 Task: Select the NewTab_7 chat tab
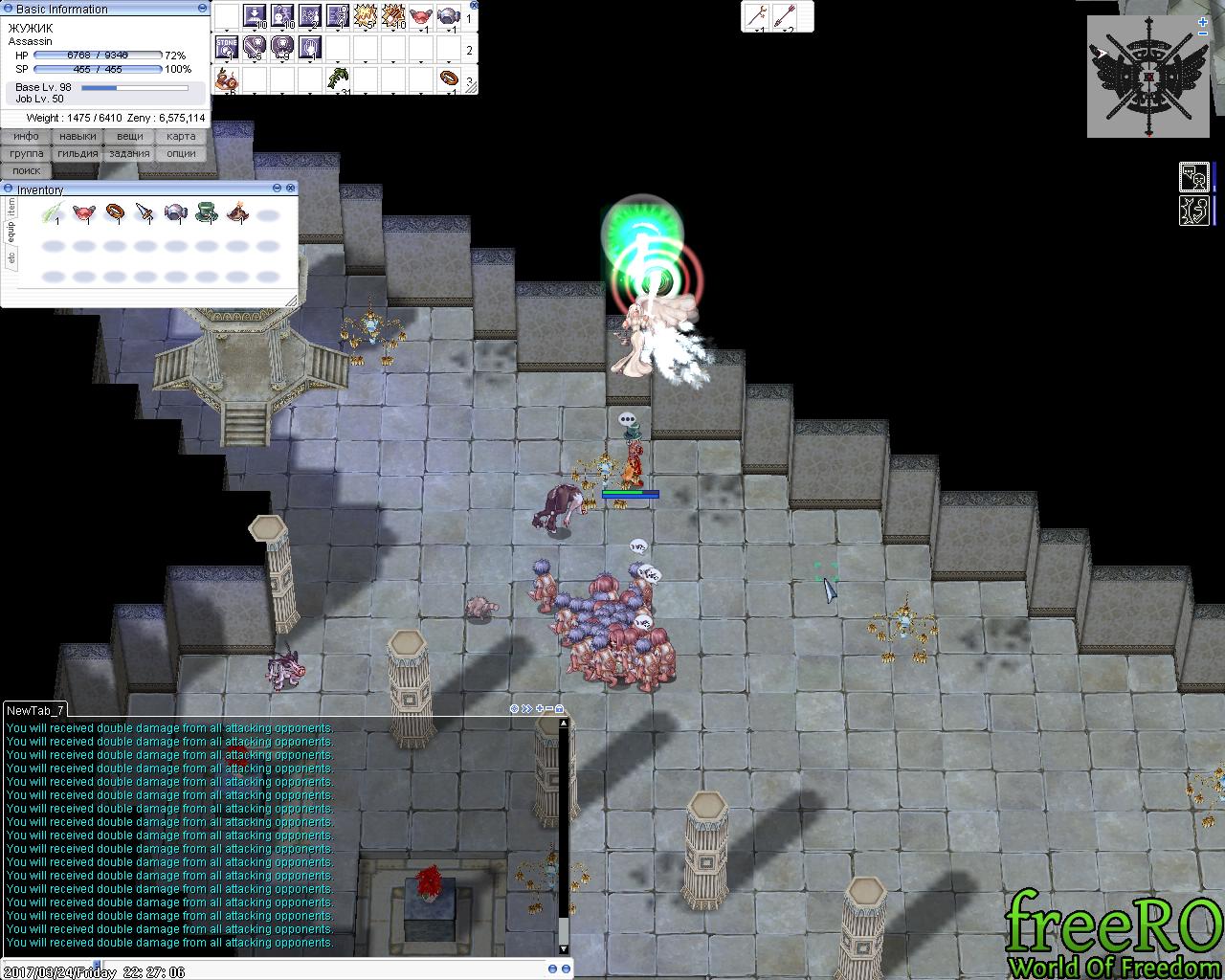click(x=35, y=710)
